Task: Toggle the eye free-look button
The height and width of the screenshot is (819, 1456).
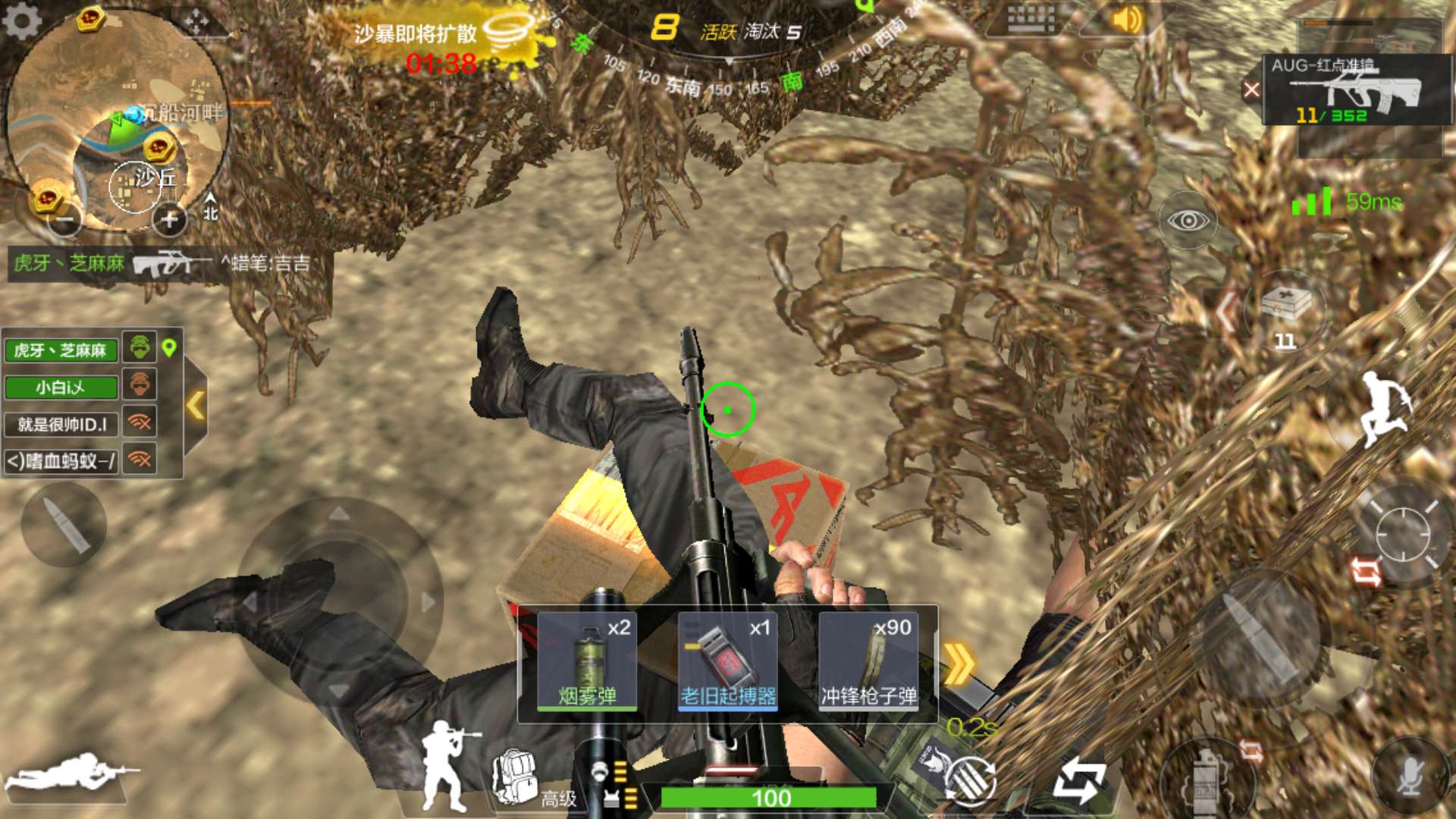Action: click(x=1188, y=221)
